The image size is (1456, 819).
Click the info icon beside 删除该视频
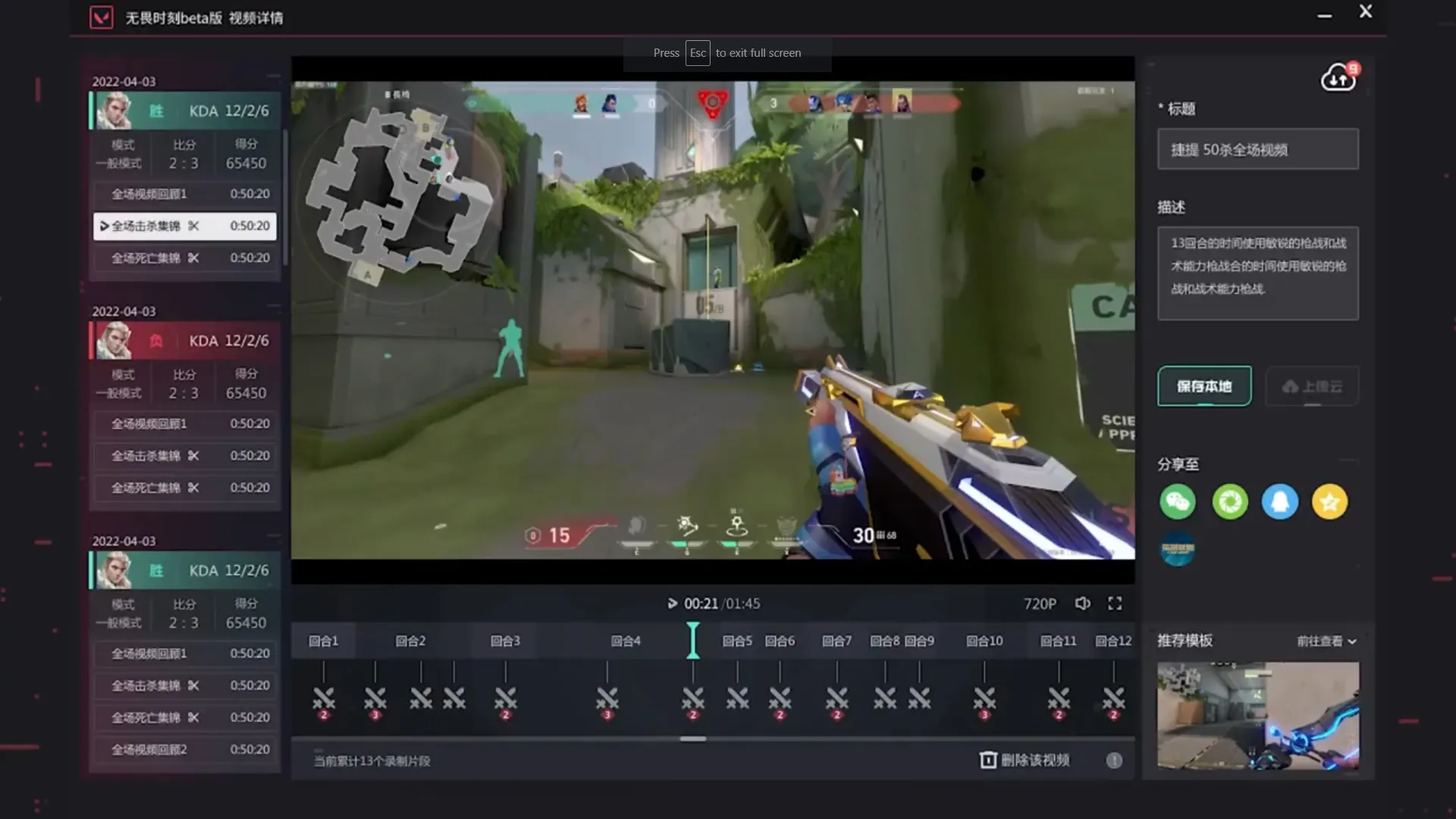click(x=1115, y=760)
